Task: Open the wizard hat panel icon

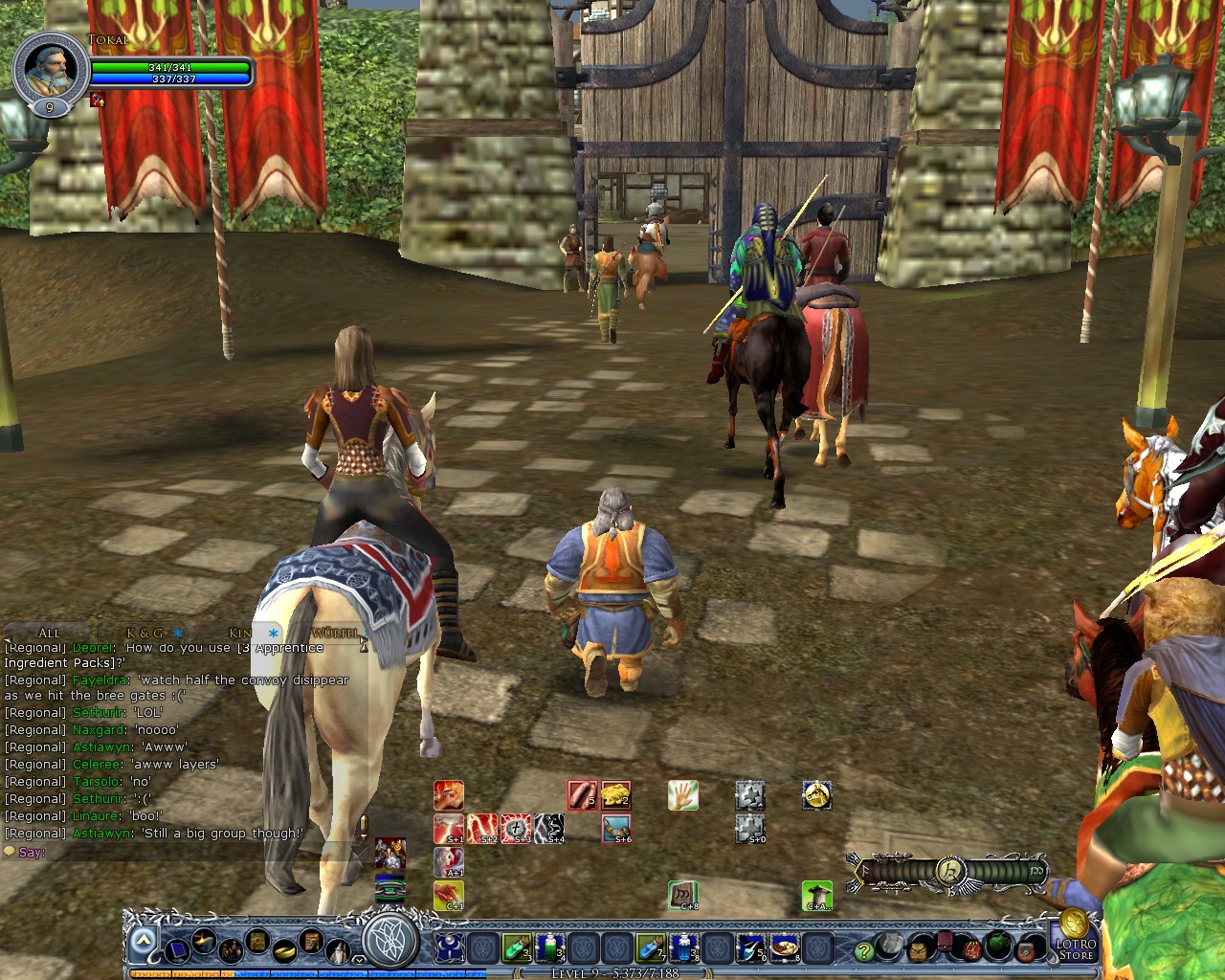Action: [337, 949]
